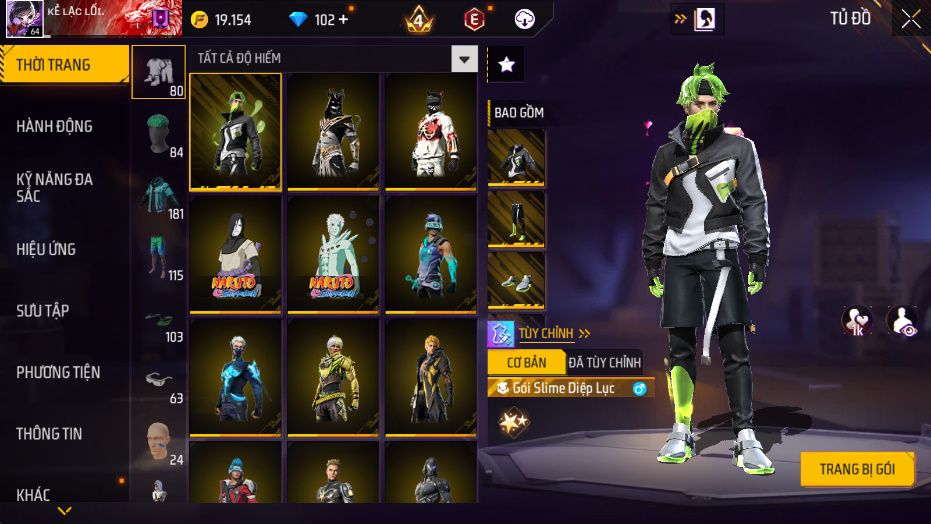Open the Thời Trang category
The height and width of the screenshot is (524, 931).
pos(64,65)
